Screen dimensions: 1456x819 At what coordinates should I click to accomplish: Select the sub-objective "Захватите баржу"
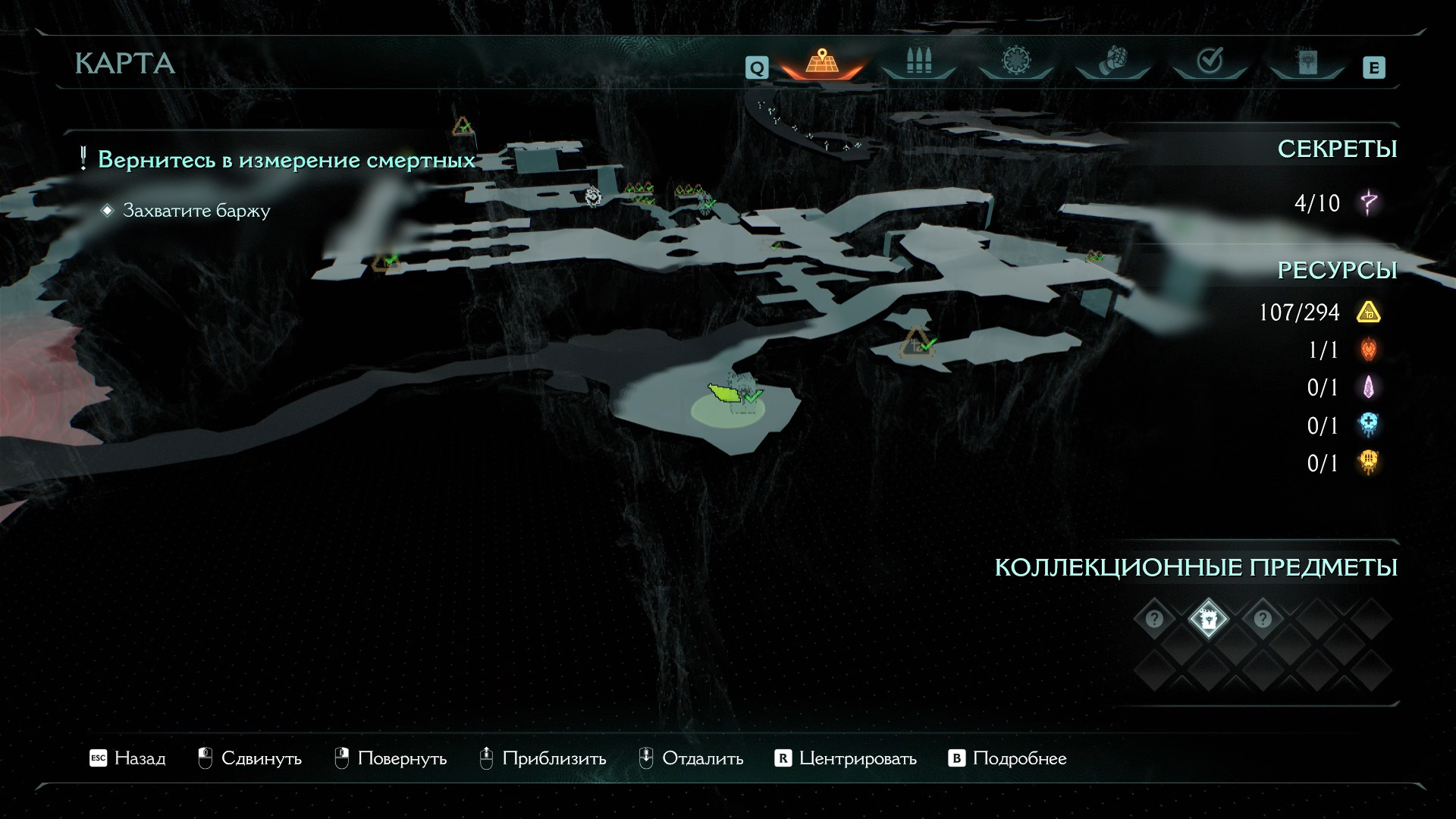pyautogui.click(x=196, y=211)
